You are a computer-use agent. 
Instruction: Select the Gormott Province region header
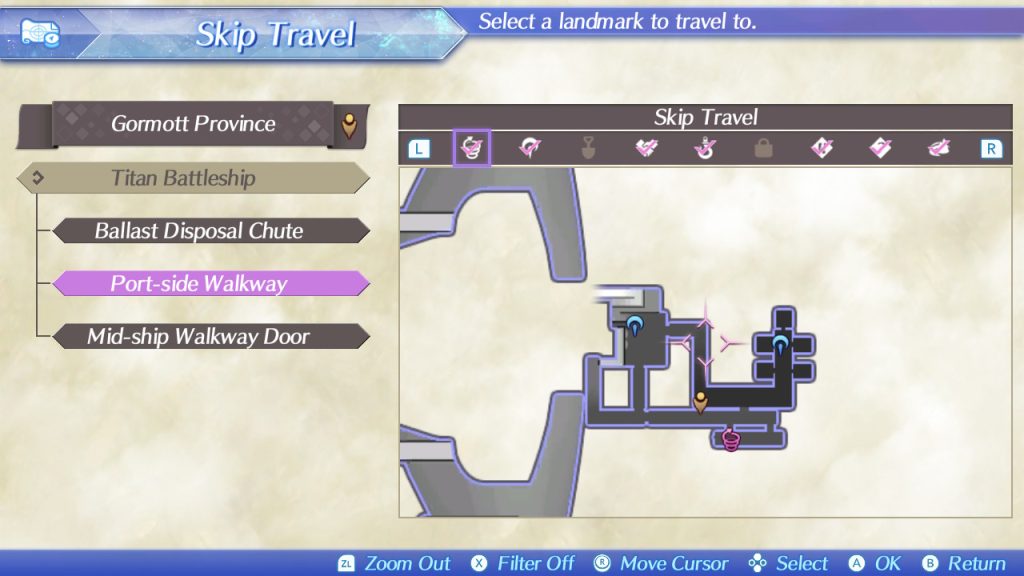click(x=193, y=124)
